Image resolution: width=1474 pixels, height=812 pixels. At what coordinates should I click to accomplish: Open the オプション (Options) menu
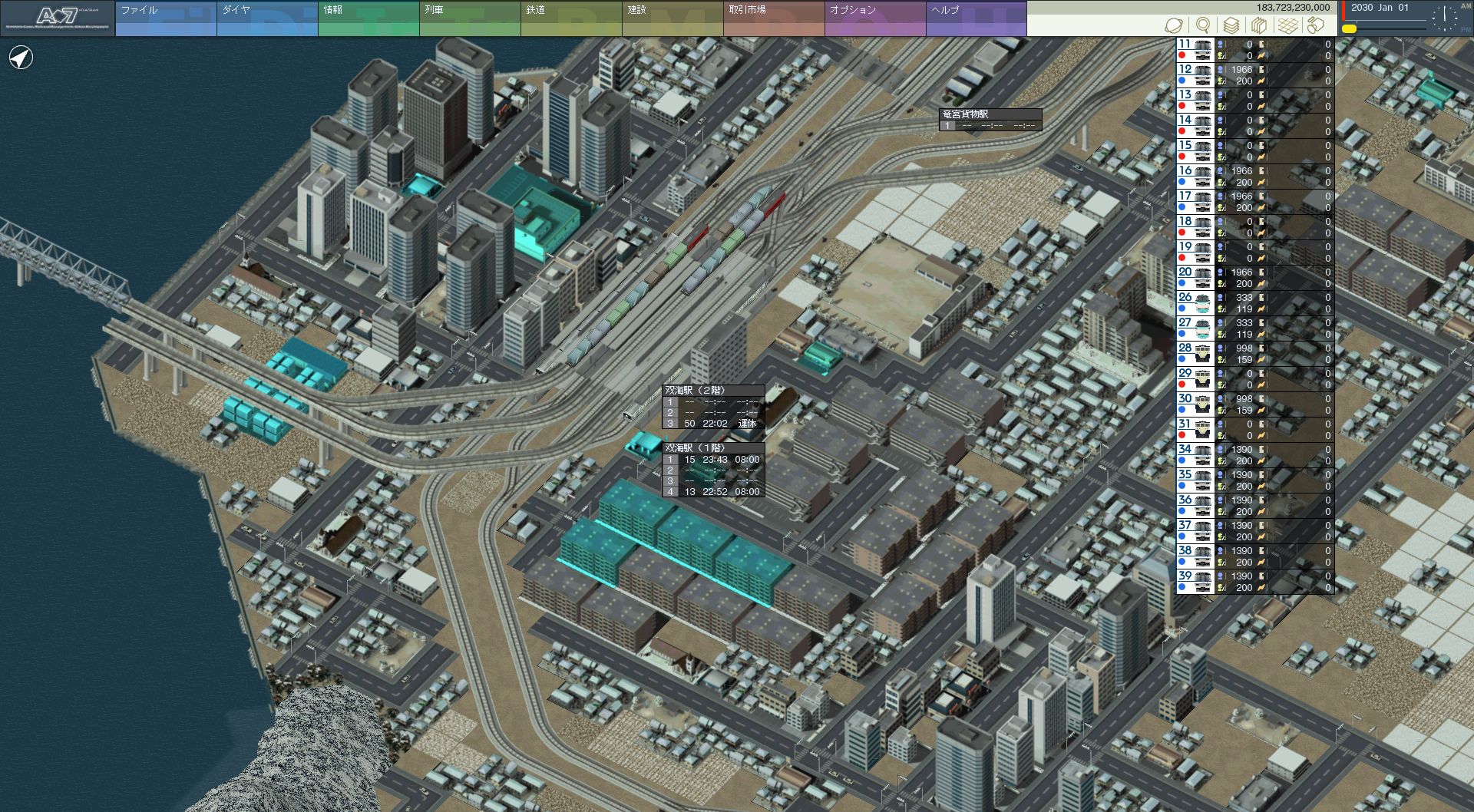coord(875,18)
